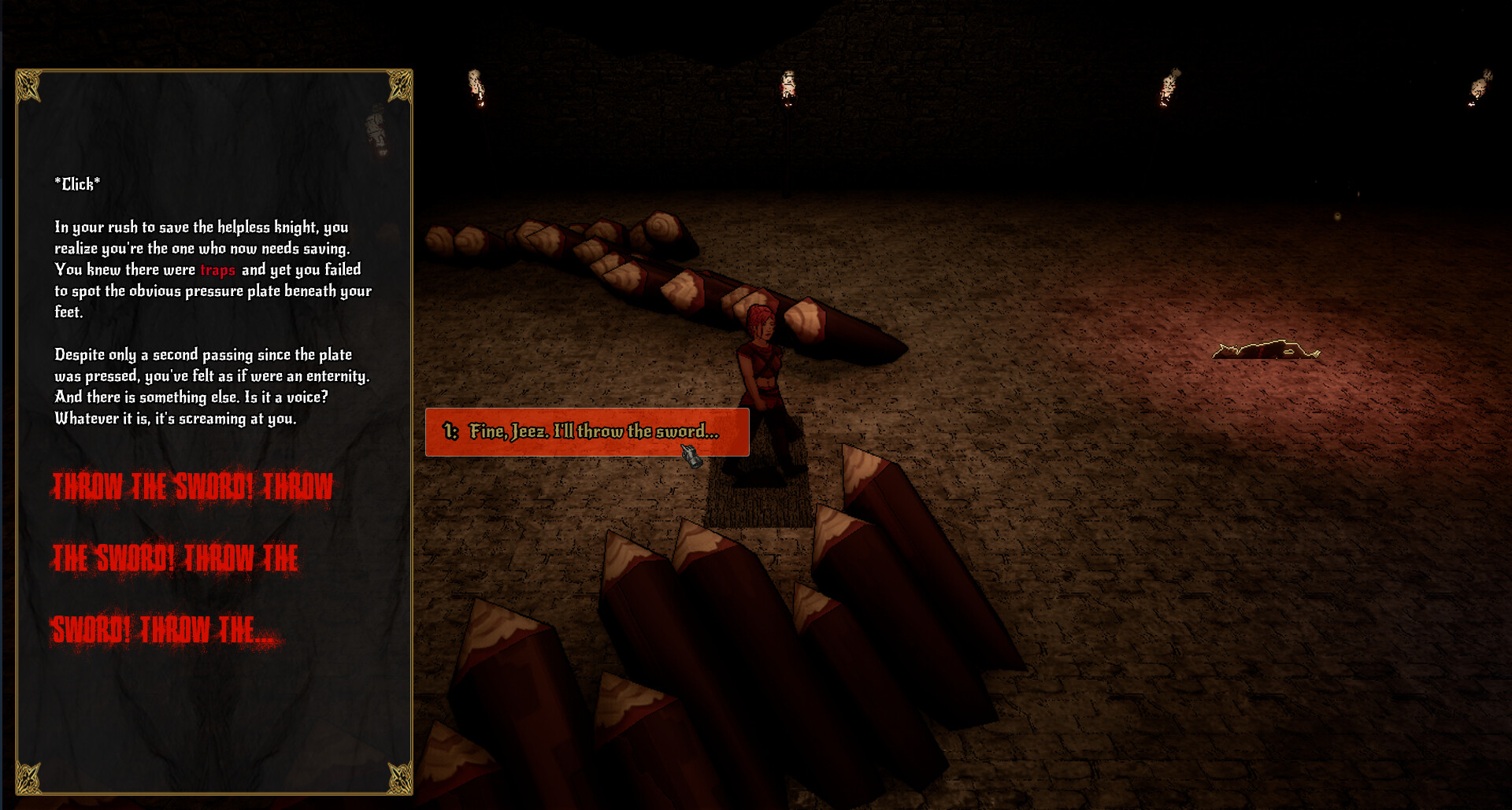Click the red highlighted word "traps"

point(217,270)
